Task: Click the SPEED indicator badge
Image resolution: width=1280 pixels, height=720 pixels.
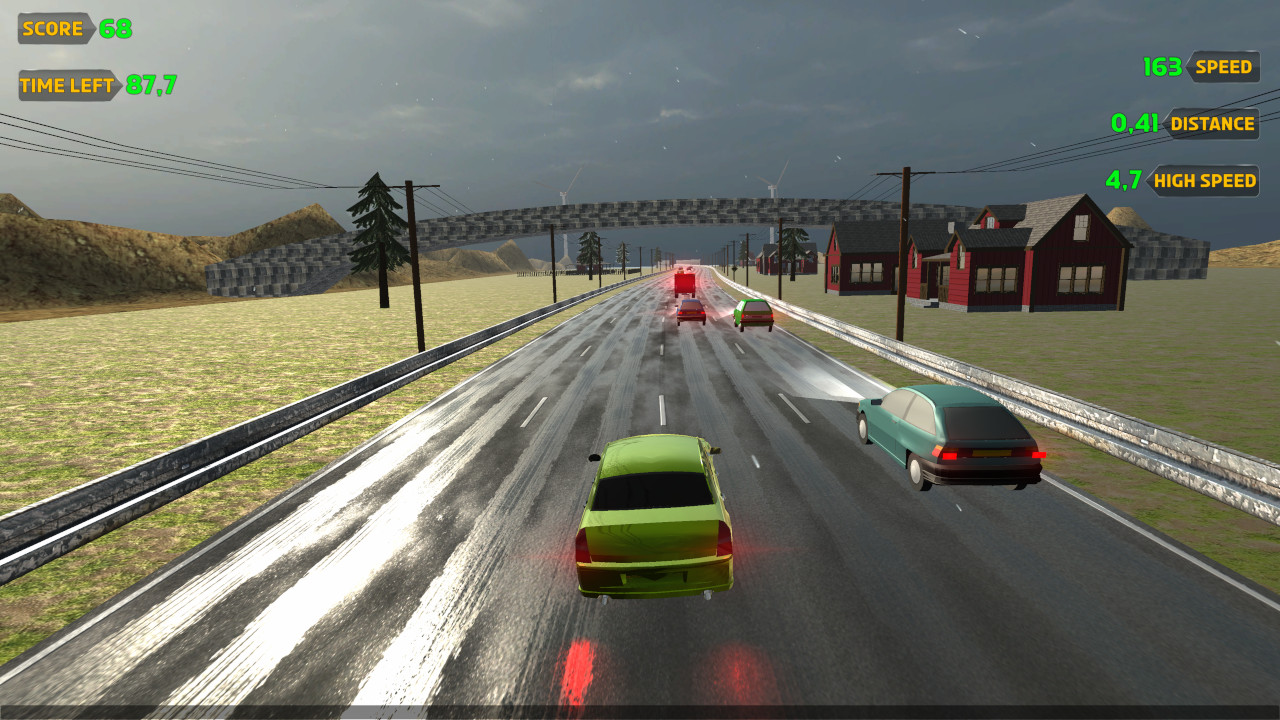Action: 1224,67
